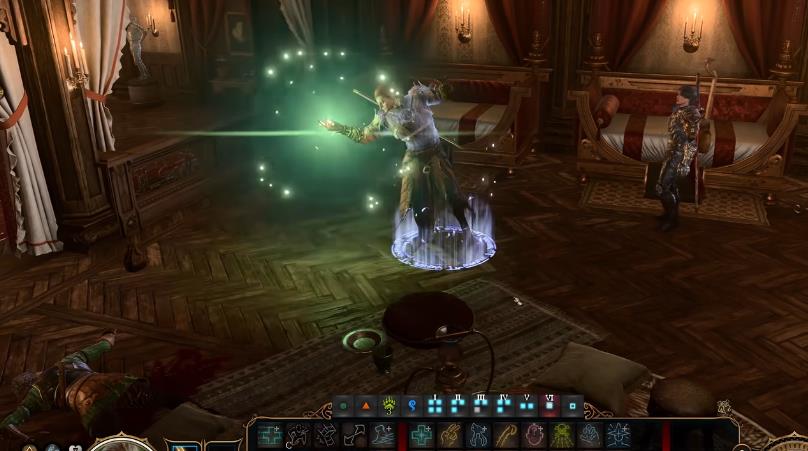Filter spells by level I slots
This screenshot has width=808, height=451.
pos(435,406)
